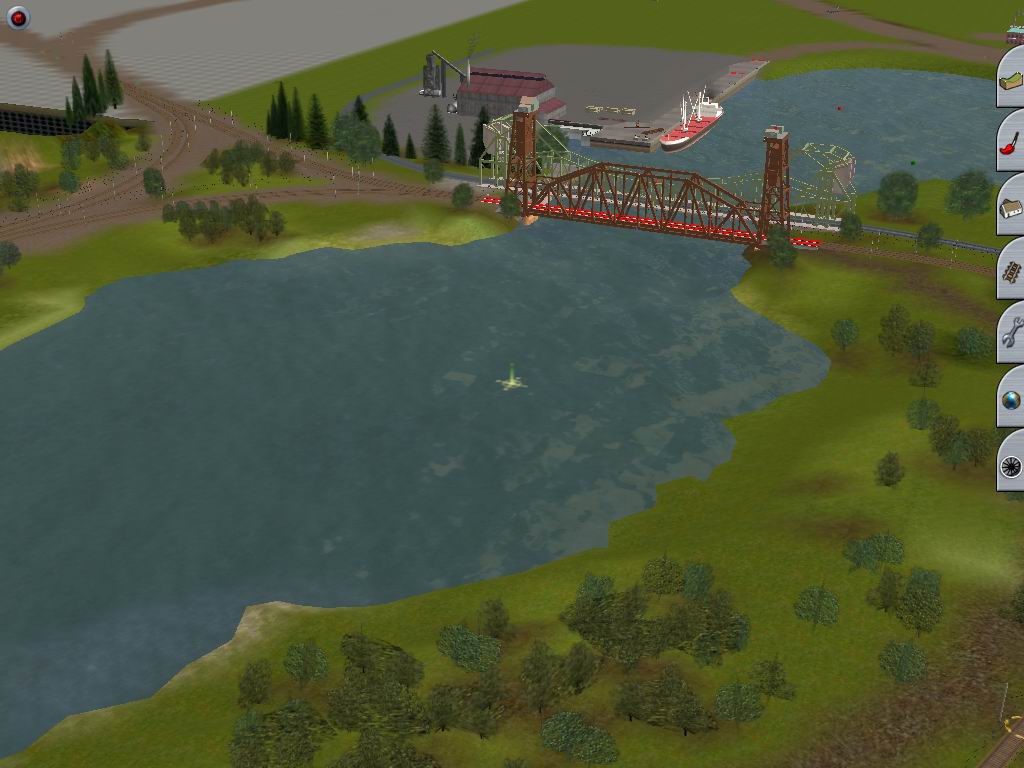1024x768 pixels.
Task: Open the train wheel tab
Action: click(1011, 464)
